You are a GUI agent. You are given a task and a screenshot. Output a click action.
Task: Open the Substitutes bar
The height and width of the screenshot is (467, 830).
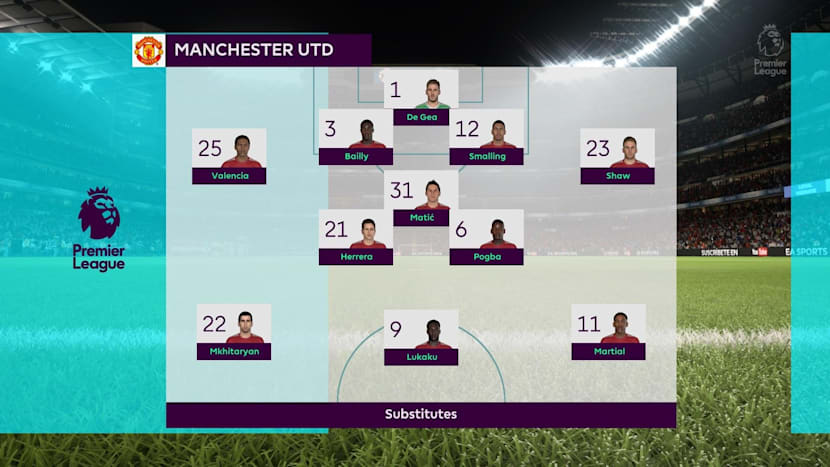[x=421, y=414]
